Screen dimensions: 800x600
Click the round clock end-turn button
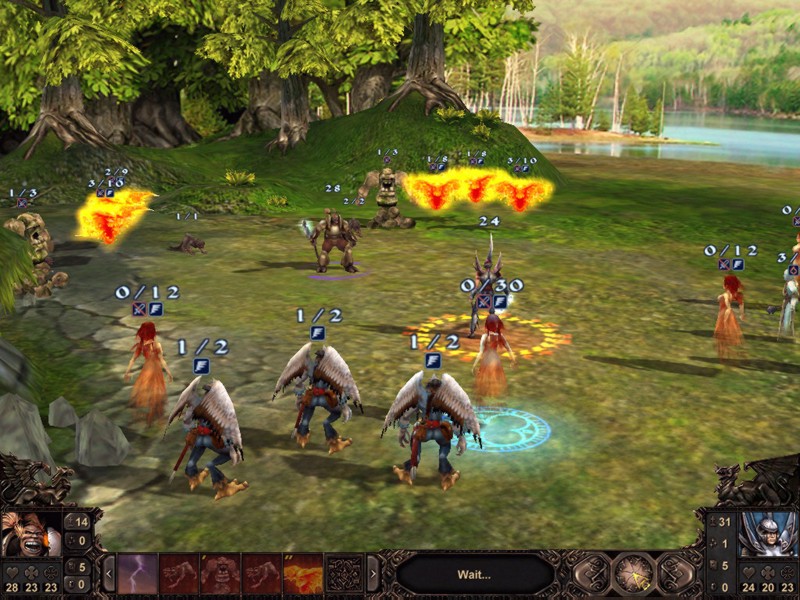coord(633,574)
